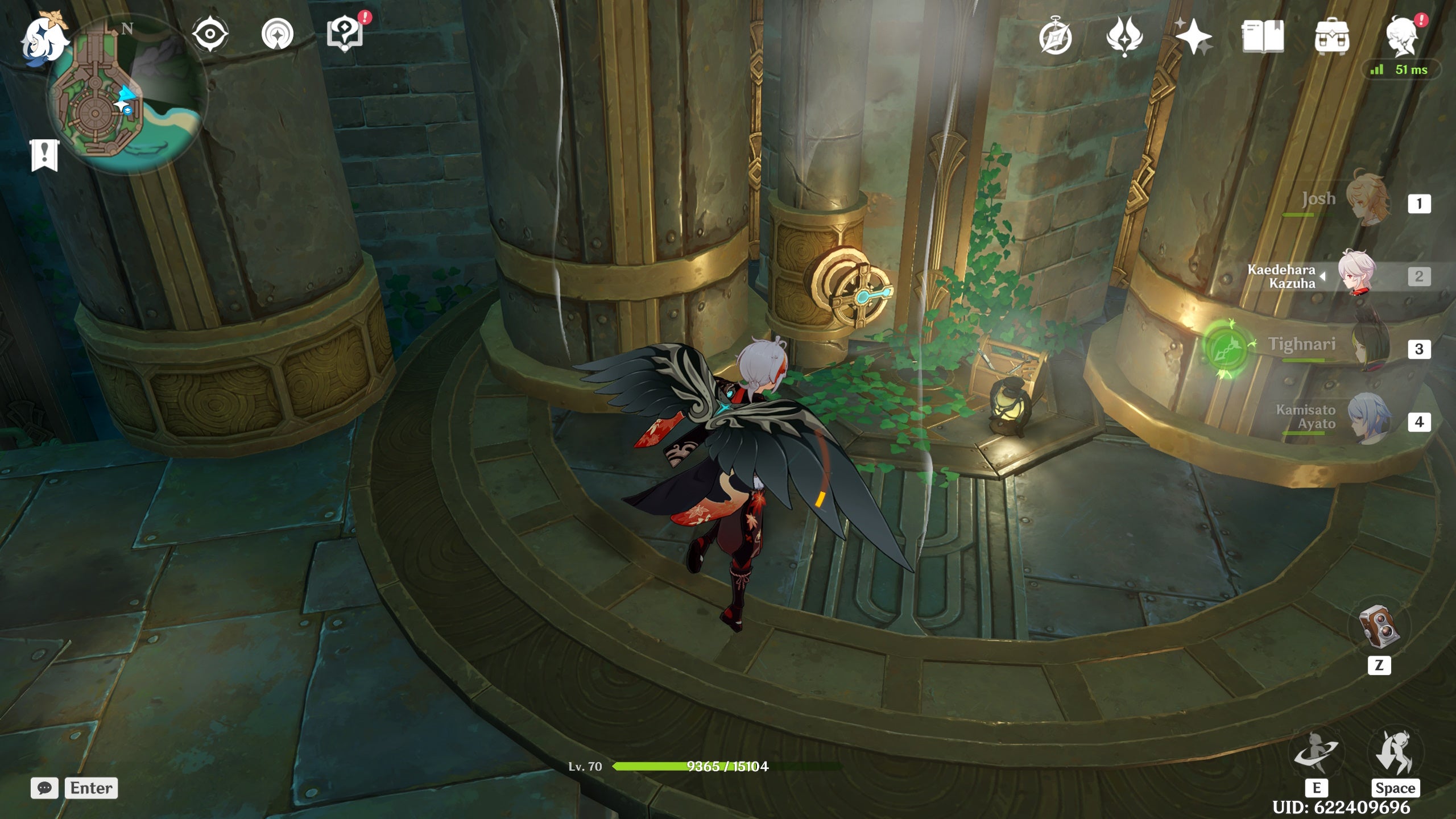The height and width of the screenshot is (819, 1456).
Task: Open the circular signal icon beside elemental sight
Action: (x=278, y=34)
